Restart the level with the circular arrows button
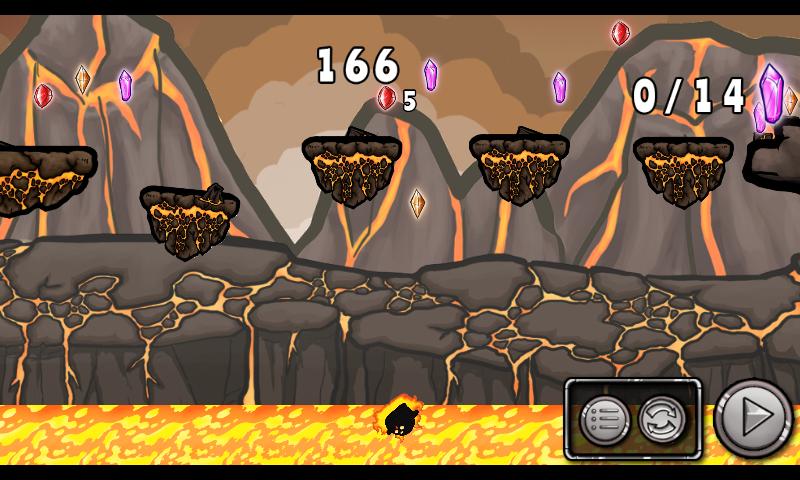 661,420
